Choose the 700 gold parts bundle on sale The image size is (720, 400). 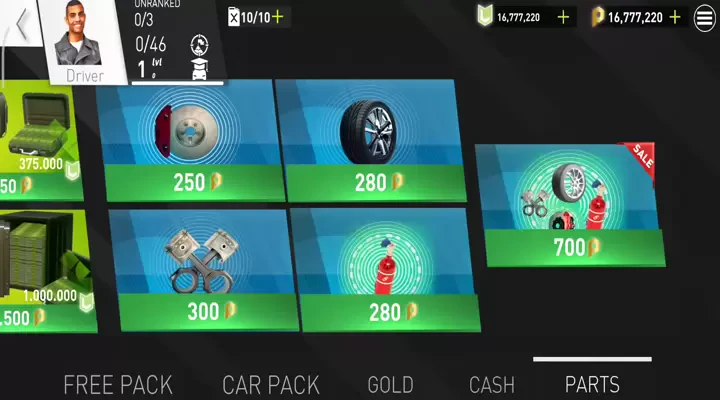570,205
